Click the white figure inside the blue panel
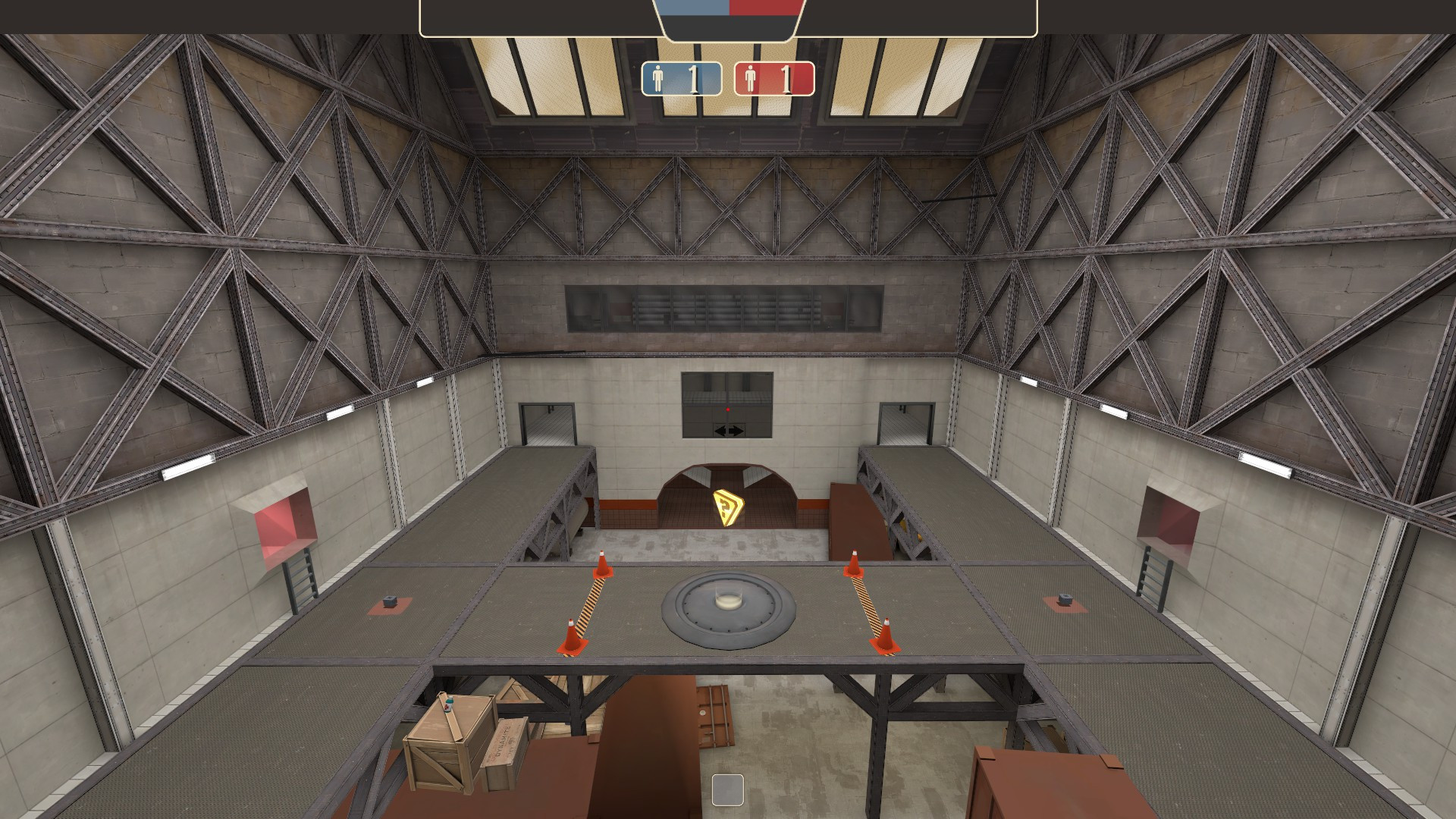The width and height of the screenshot is (1456, 819). (x=659, y=78)
